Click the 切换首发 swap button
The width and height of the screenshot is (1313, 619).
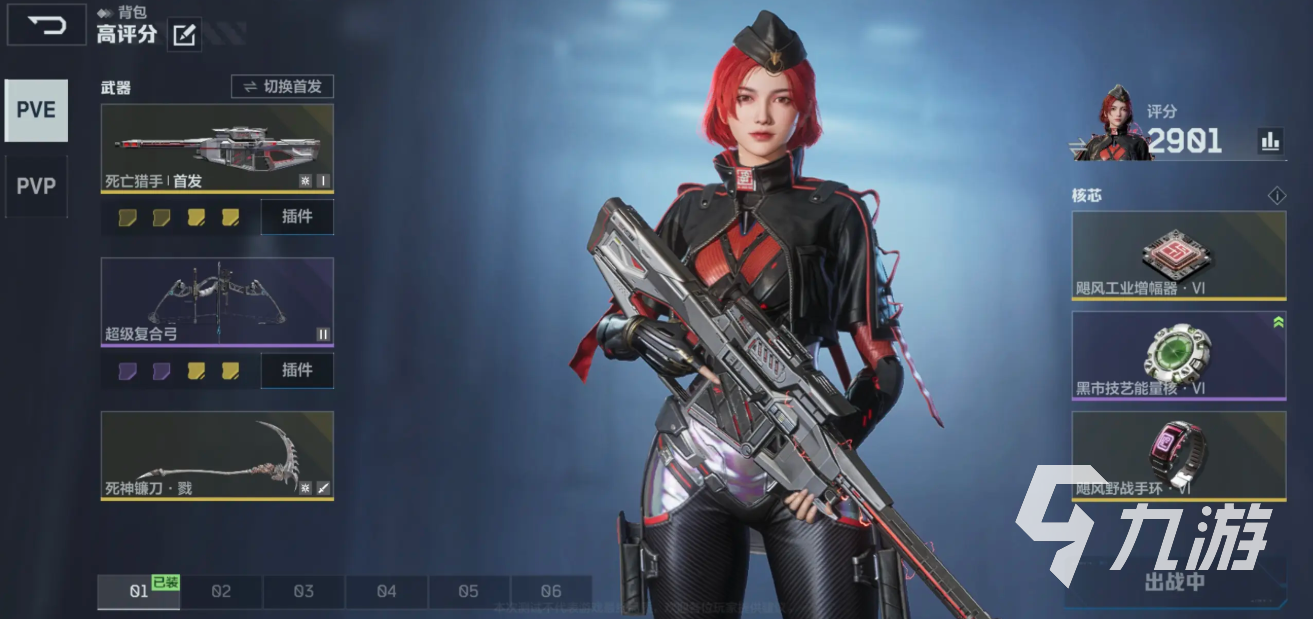(282, 87)
